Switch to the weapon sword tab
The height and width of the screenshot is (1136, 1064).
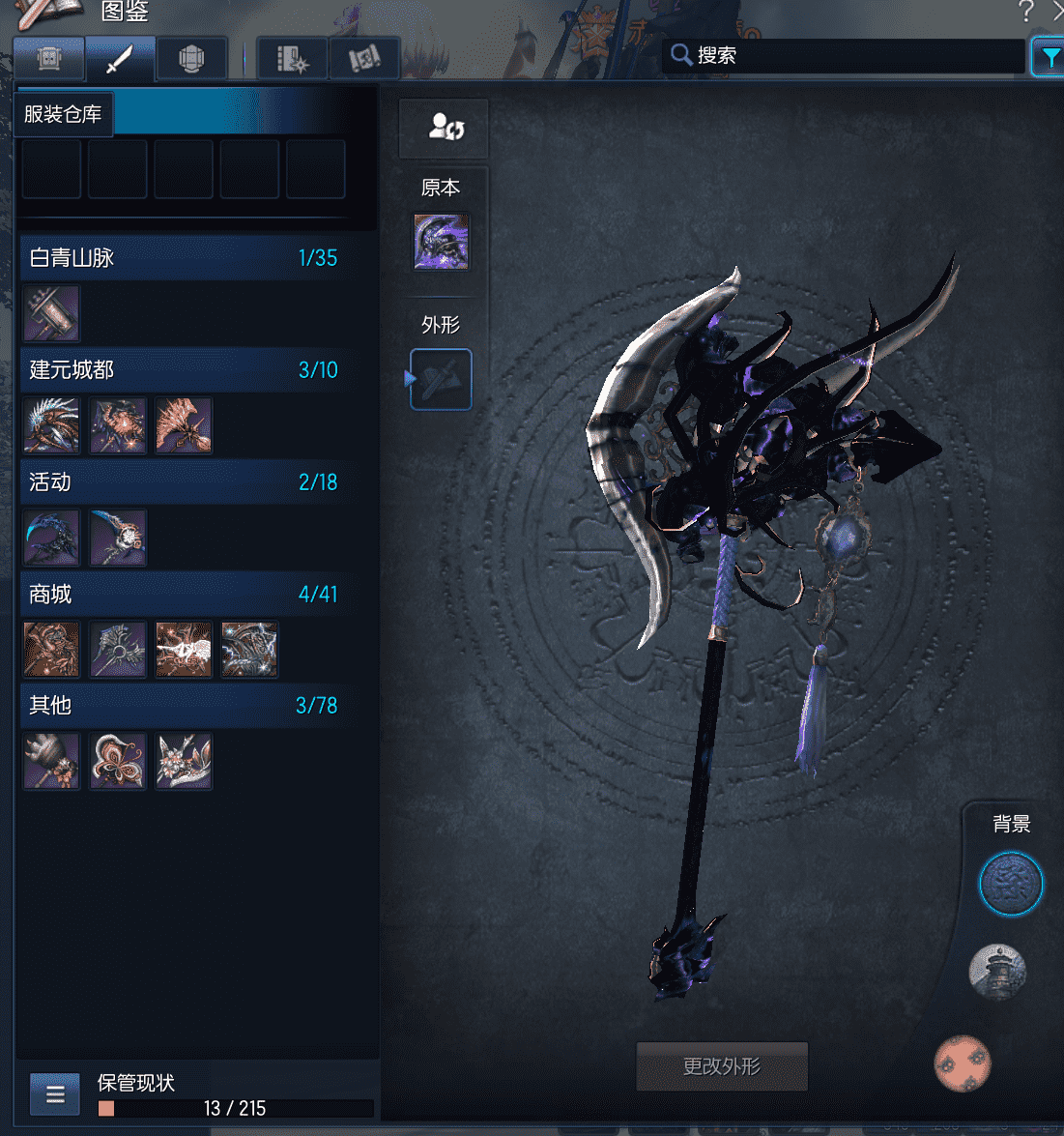click(120, 60)
